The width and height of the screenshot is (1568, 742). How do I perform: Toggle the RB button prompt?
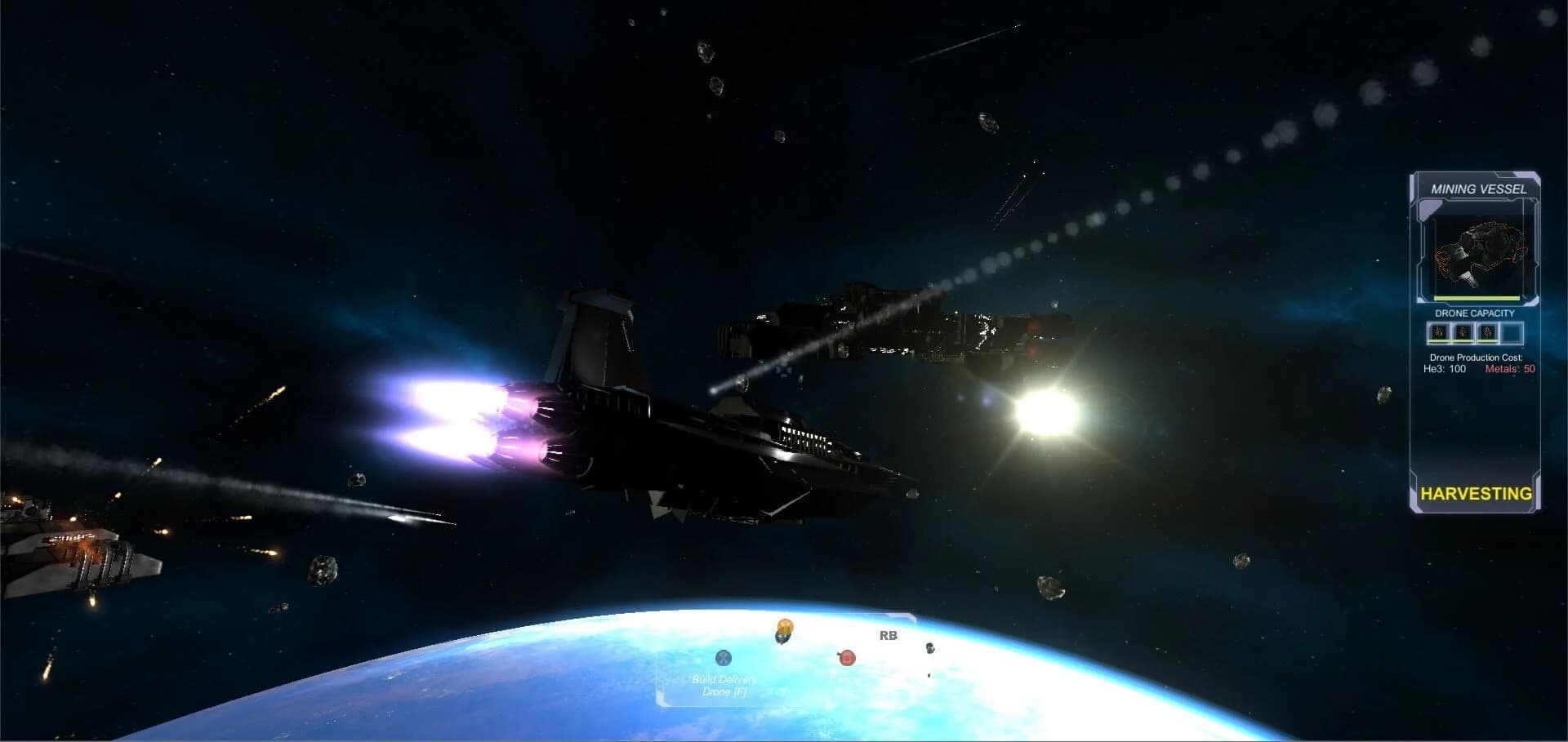pyautogui.click(x=889, y=636)
